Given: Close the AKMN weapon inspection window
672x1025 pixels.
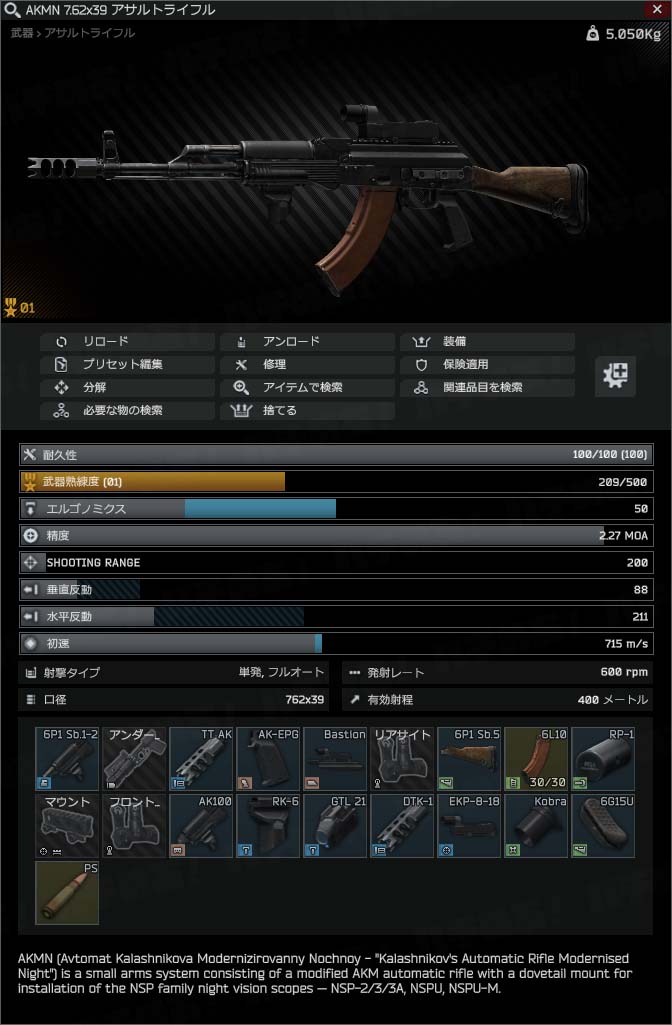Looking at the screenshot, I should pos(659,9).
